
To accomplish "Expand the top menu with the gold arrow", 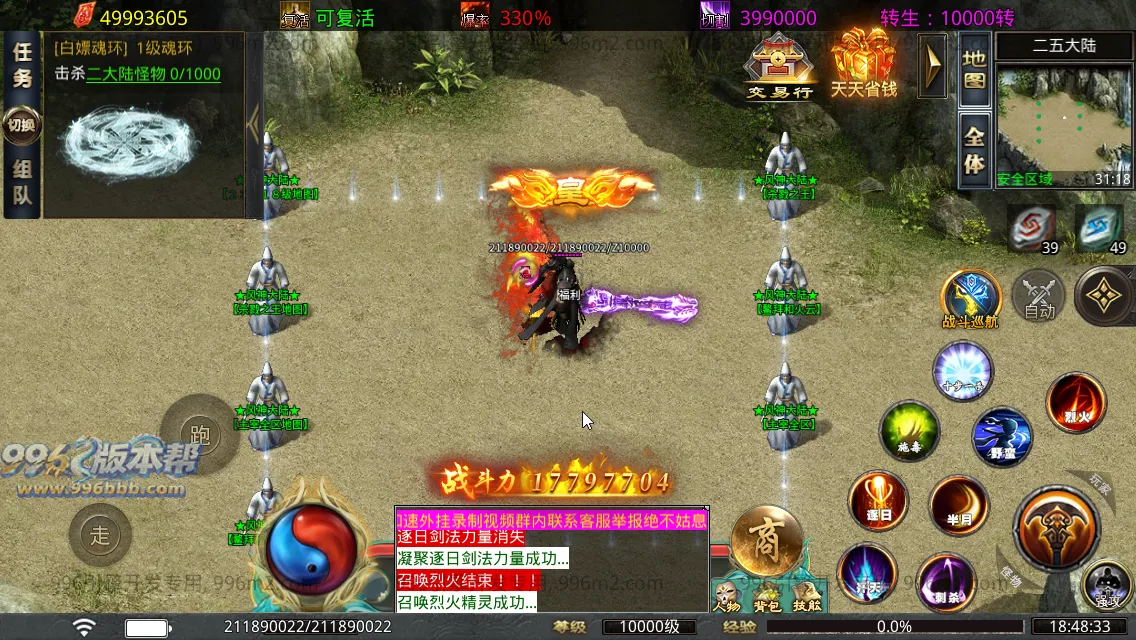I will (x=933, y=66).
